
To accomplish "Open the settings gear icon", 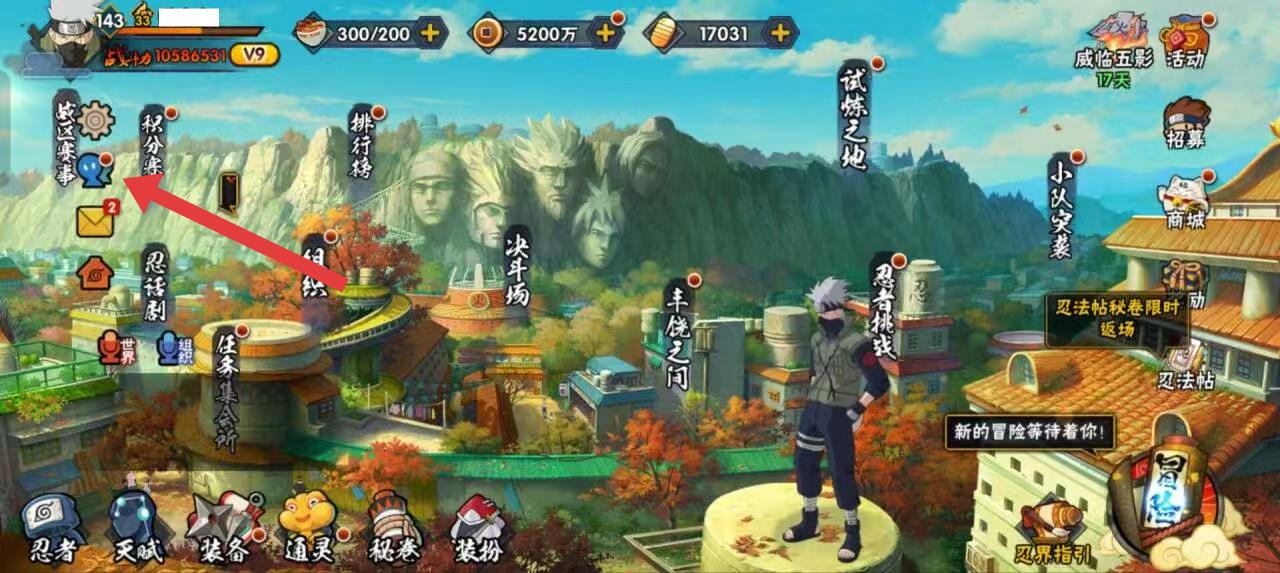I will (x=96, y=120).
